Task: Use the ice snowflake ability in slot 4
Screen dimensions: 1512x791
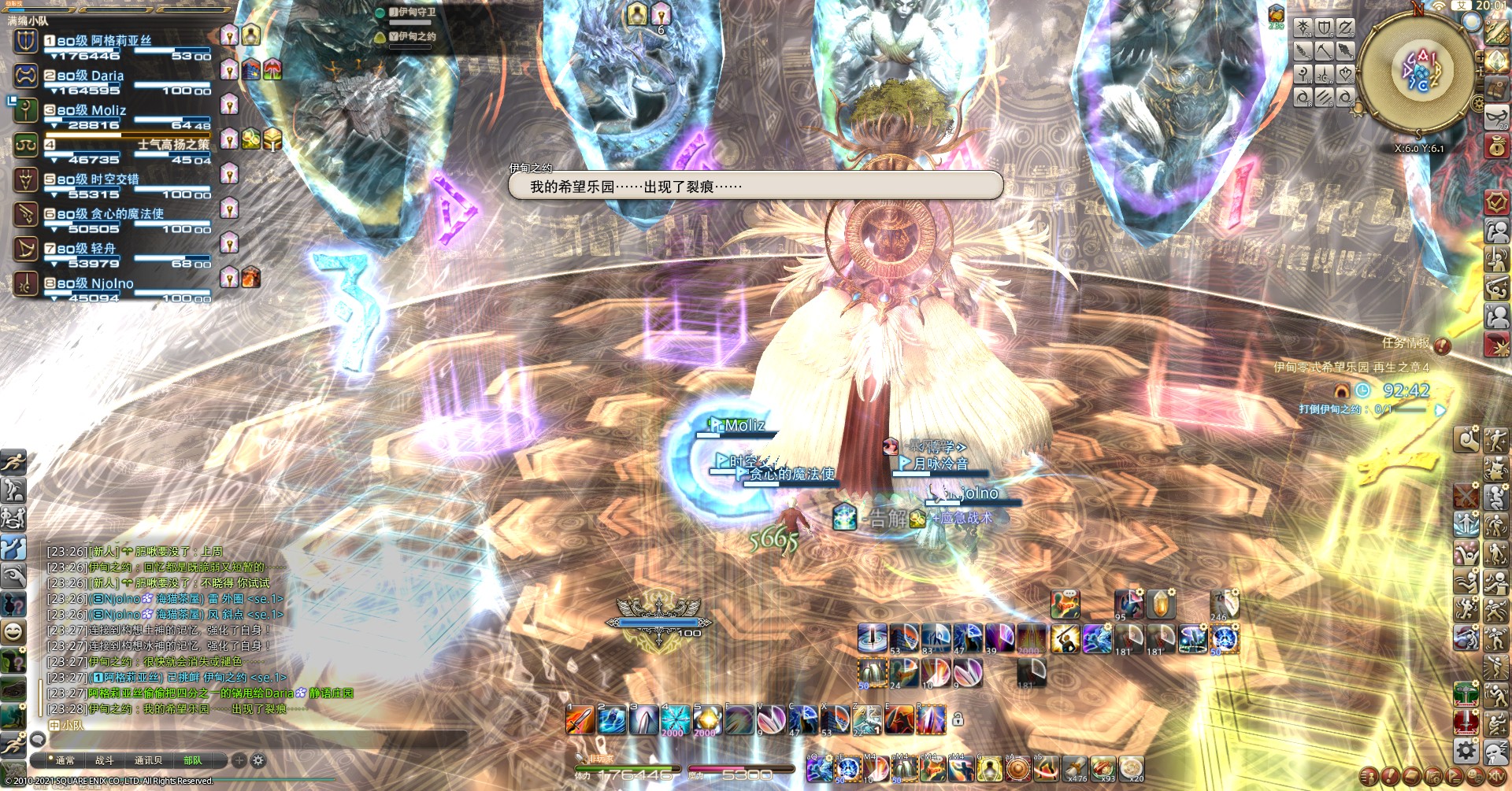Action: click(675, 720)
